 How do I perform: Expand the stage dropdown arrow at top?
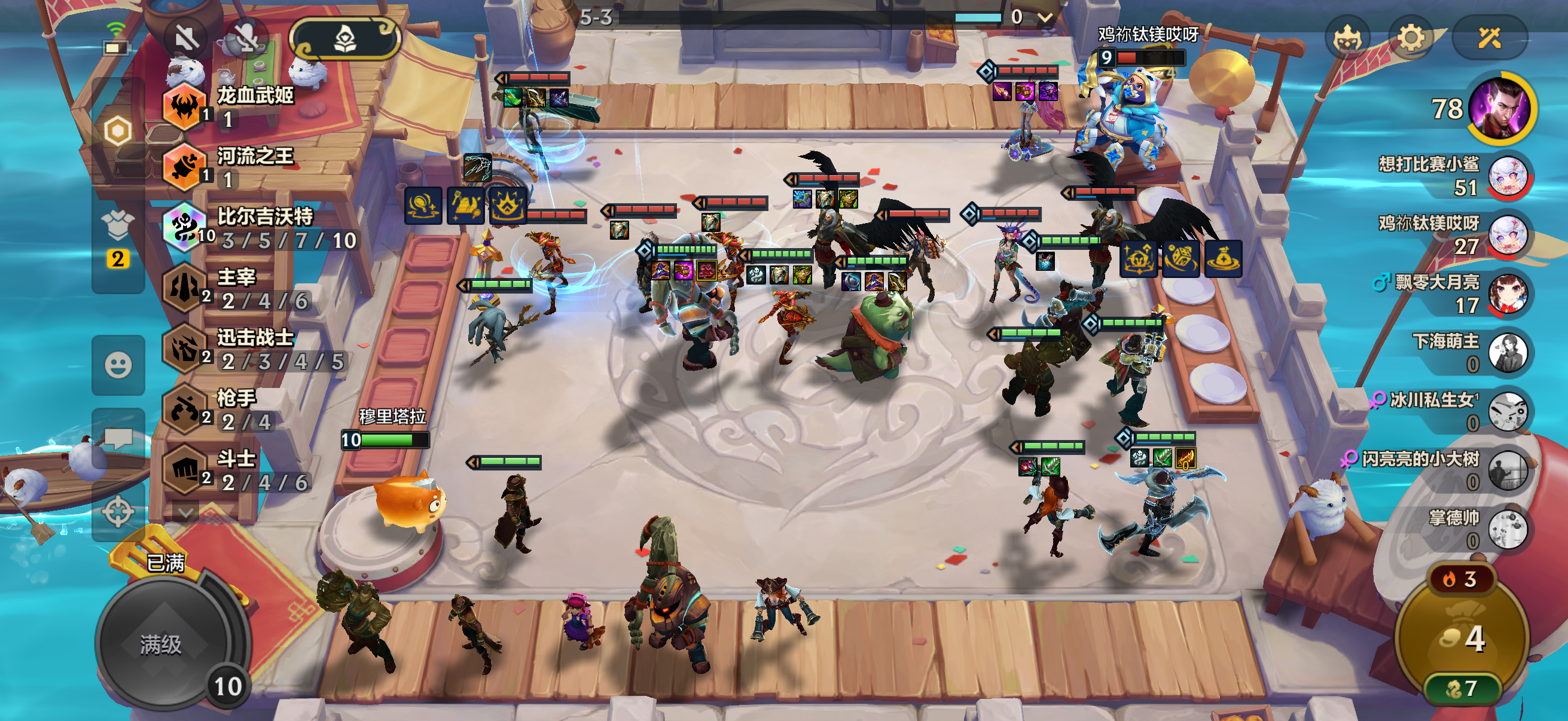[1045, 18]
